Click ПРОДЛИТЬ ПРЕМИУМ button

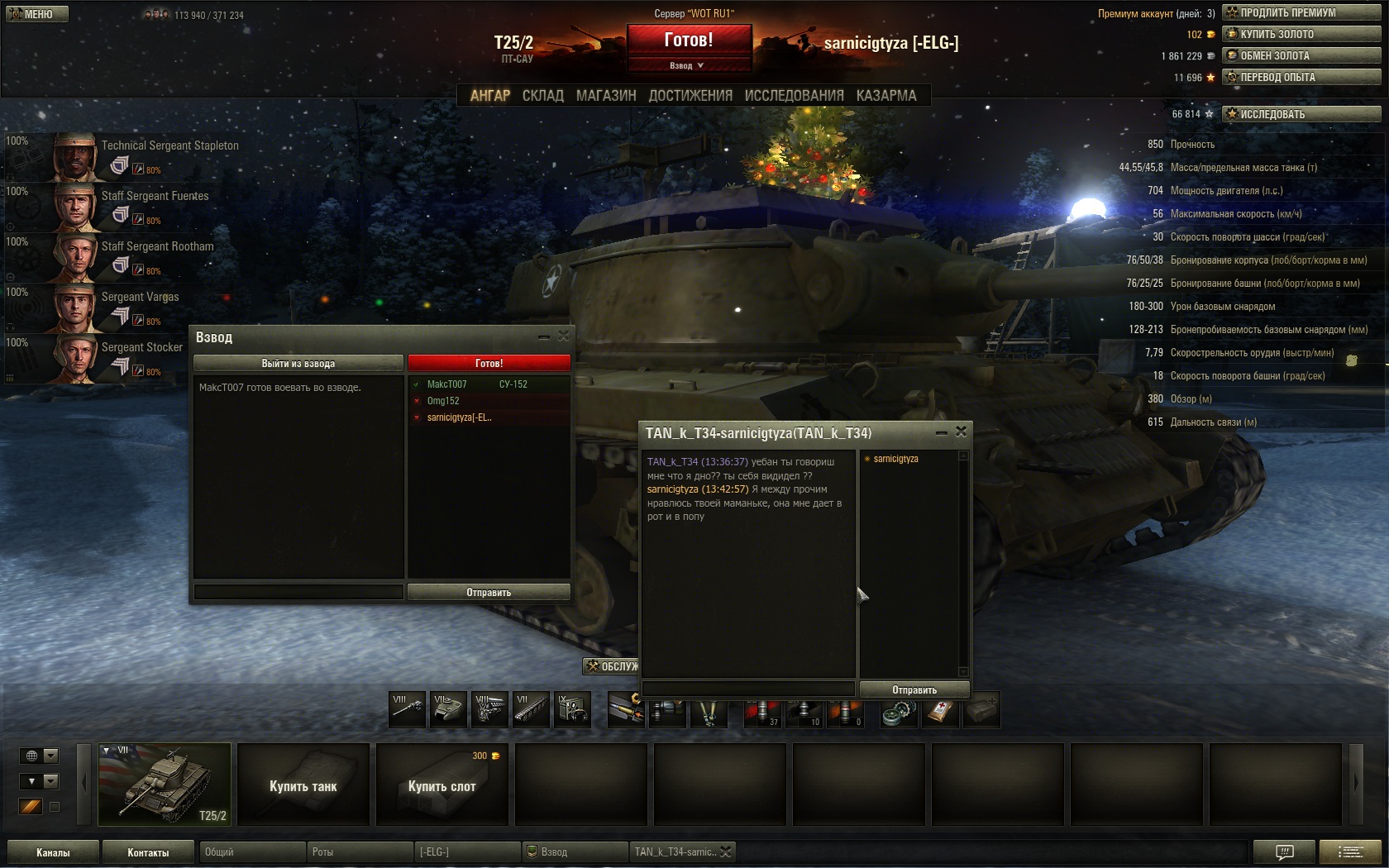point(1301,12)
